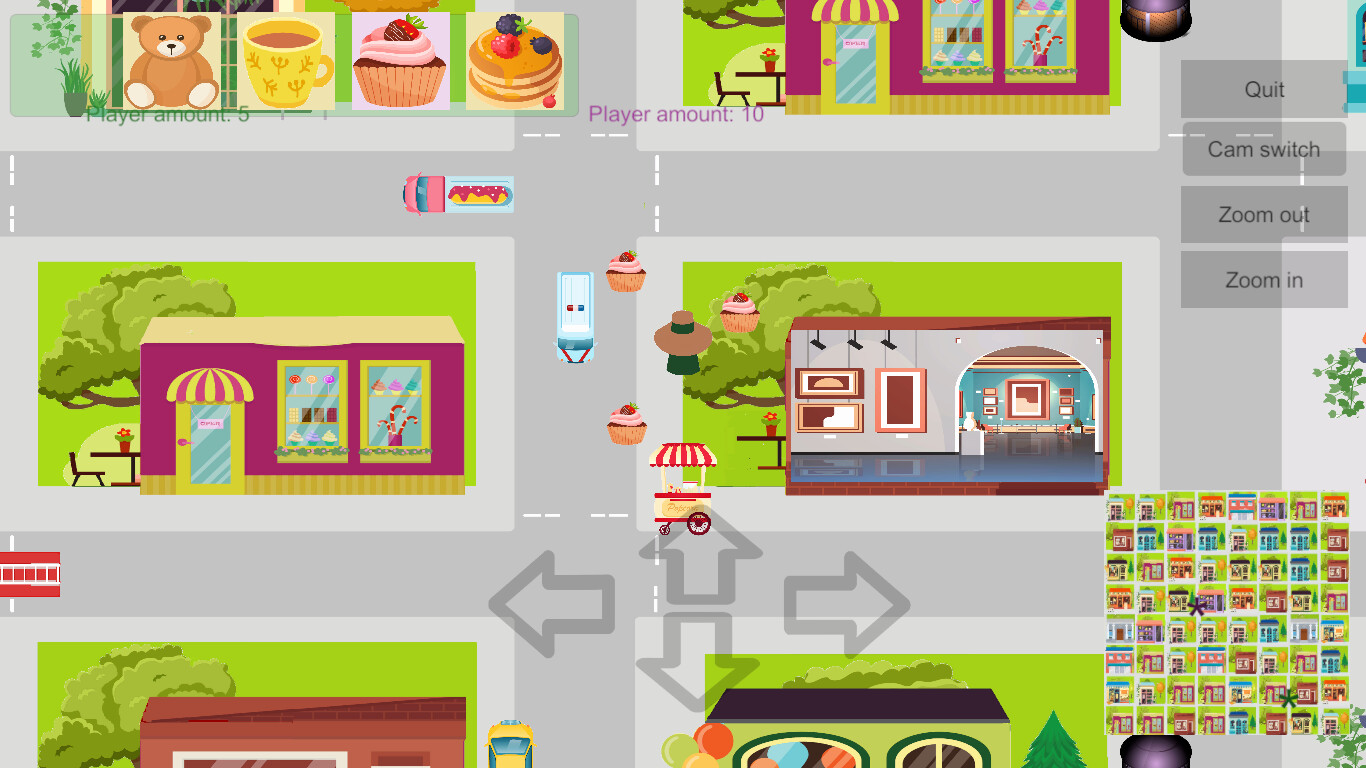The height and width of the screenshot is (768, 1366).
Task: Select the strawberry cupcake inventory icon
Action: (399, 62)
